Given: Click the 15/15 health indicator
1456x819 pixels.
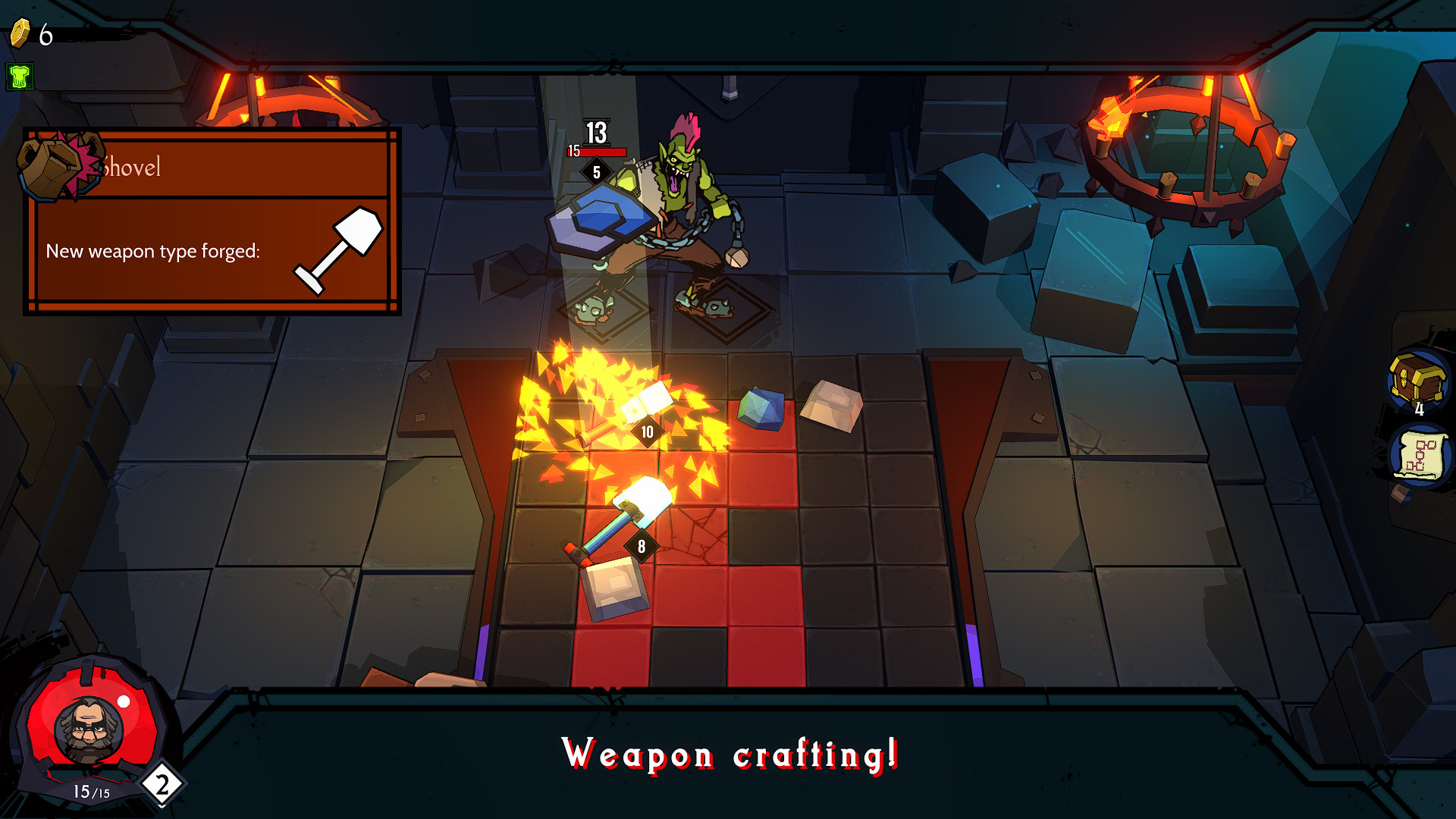Looking at the screenshot, I should pos(87,792).
